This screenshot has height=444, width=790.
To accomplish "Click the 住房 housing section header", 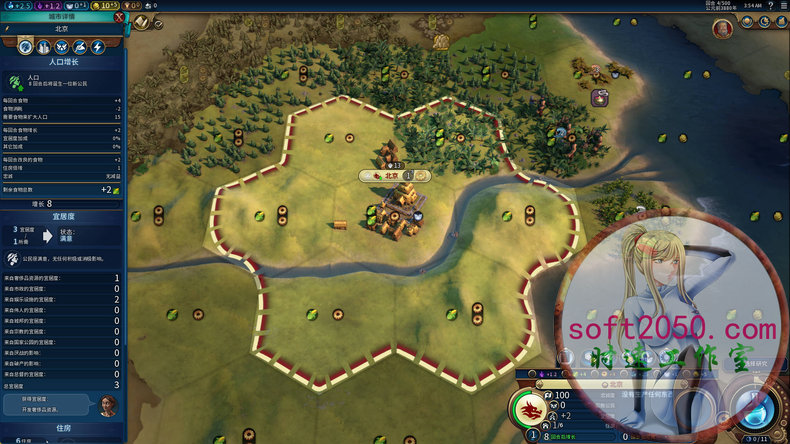I will pyautogui.click(x=62, y=427).
